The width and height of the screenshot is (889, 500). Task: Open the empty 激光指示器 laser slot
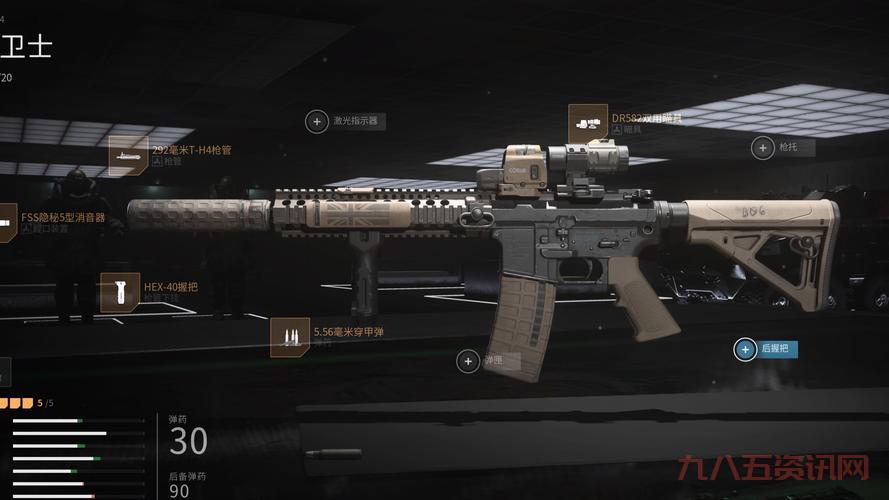point(317,121)
